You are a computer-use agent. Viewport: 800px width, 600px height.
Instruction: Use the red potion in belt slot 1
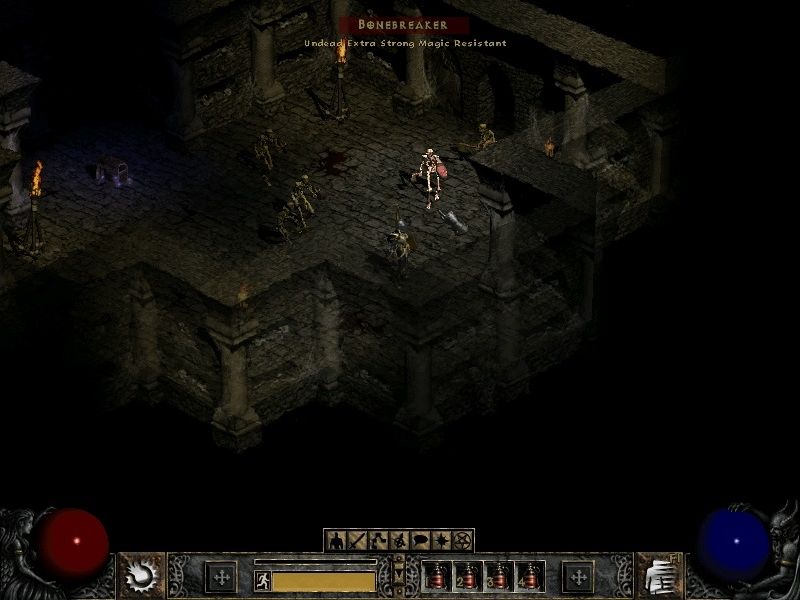[x=437, y=576]
